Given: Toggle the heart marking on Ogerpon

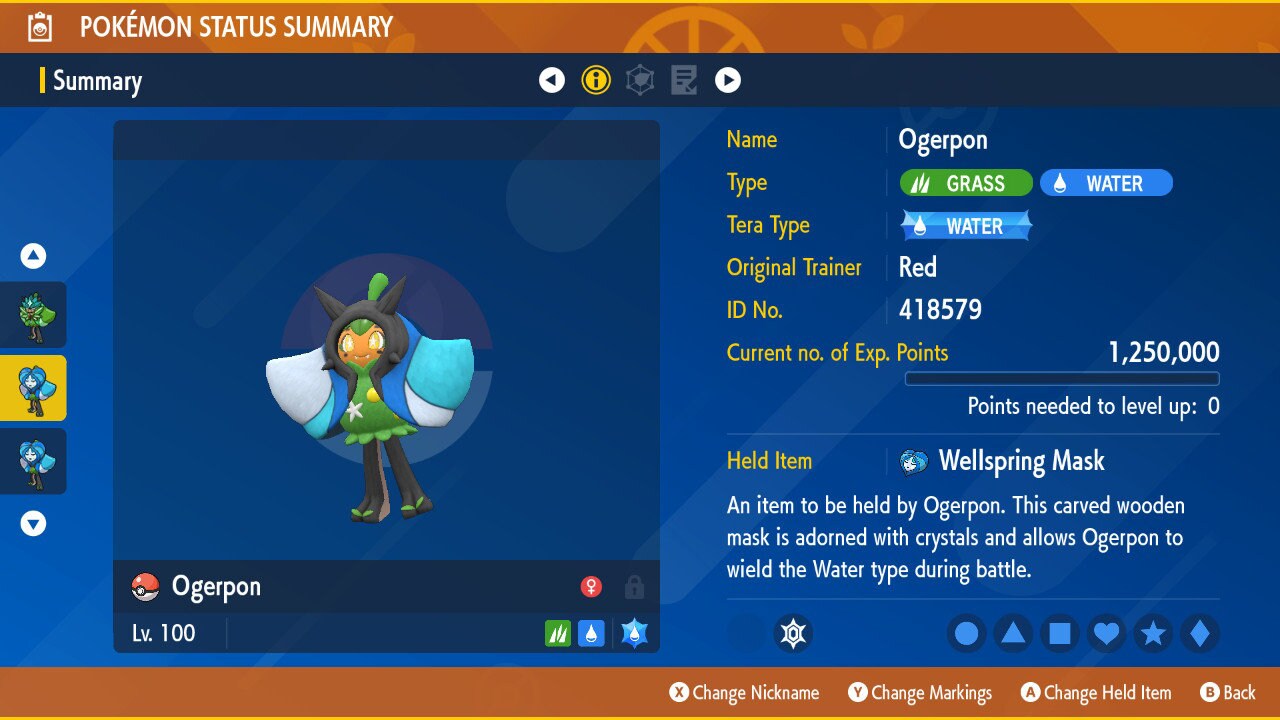Looking at the screenshot, I should point(1106,633).
